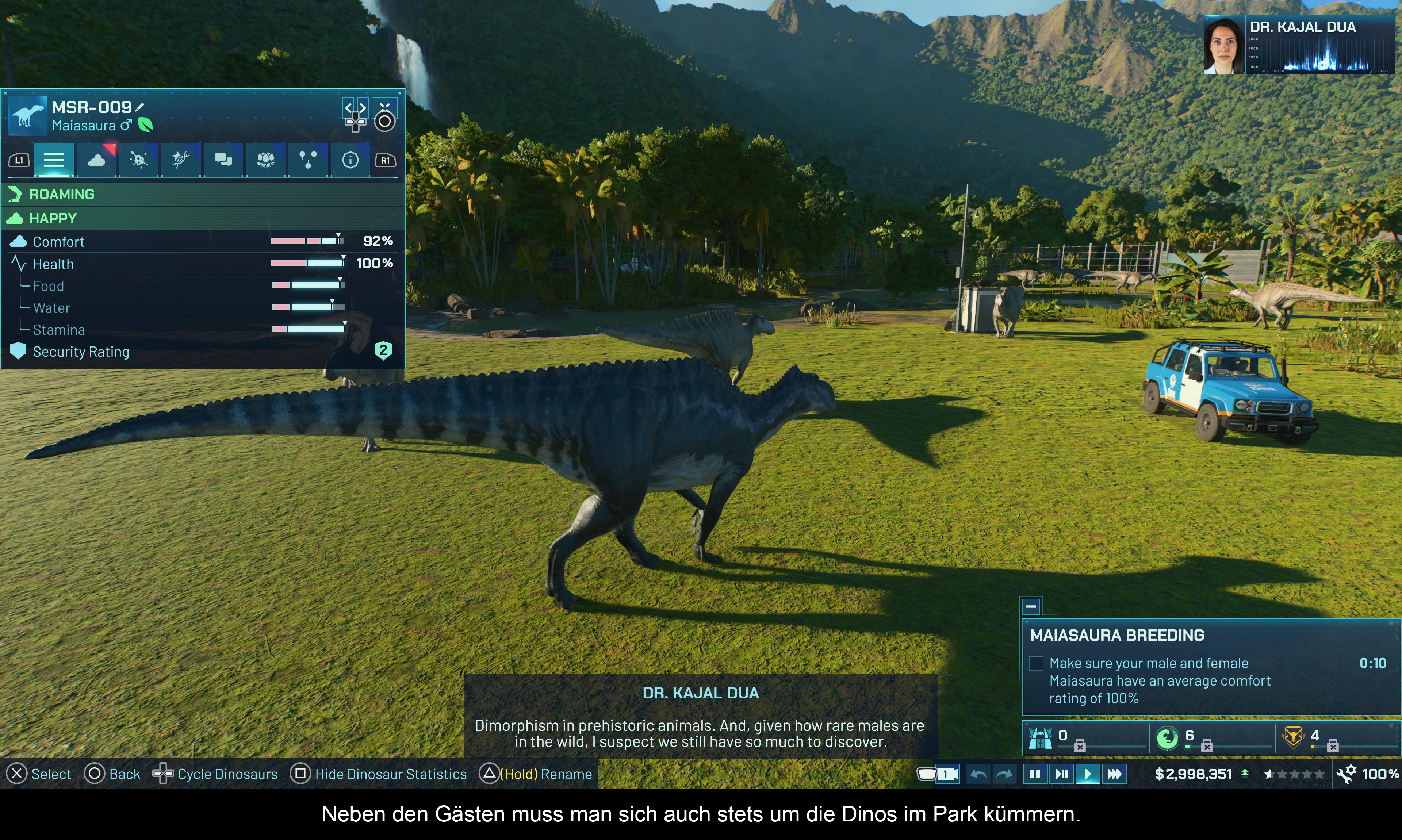The height and width of the screenshot is (840, 1402).
Task: Switch to triple fast-forward speed
Action: [x=1114, y=774]
